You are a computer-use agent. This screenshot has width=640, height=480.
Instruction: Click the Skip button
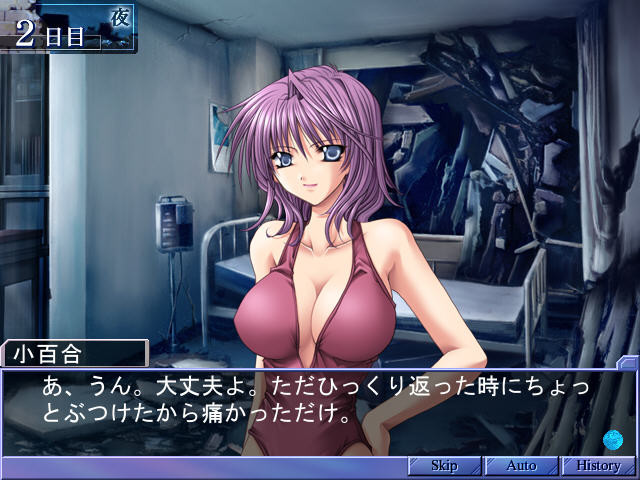pos(444,466)
